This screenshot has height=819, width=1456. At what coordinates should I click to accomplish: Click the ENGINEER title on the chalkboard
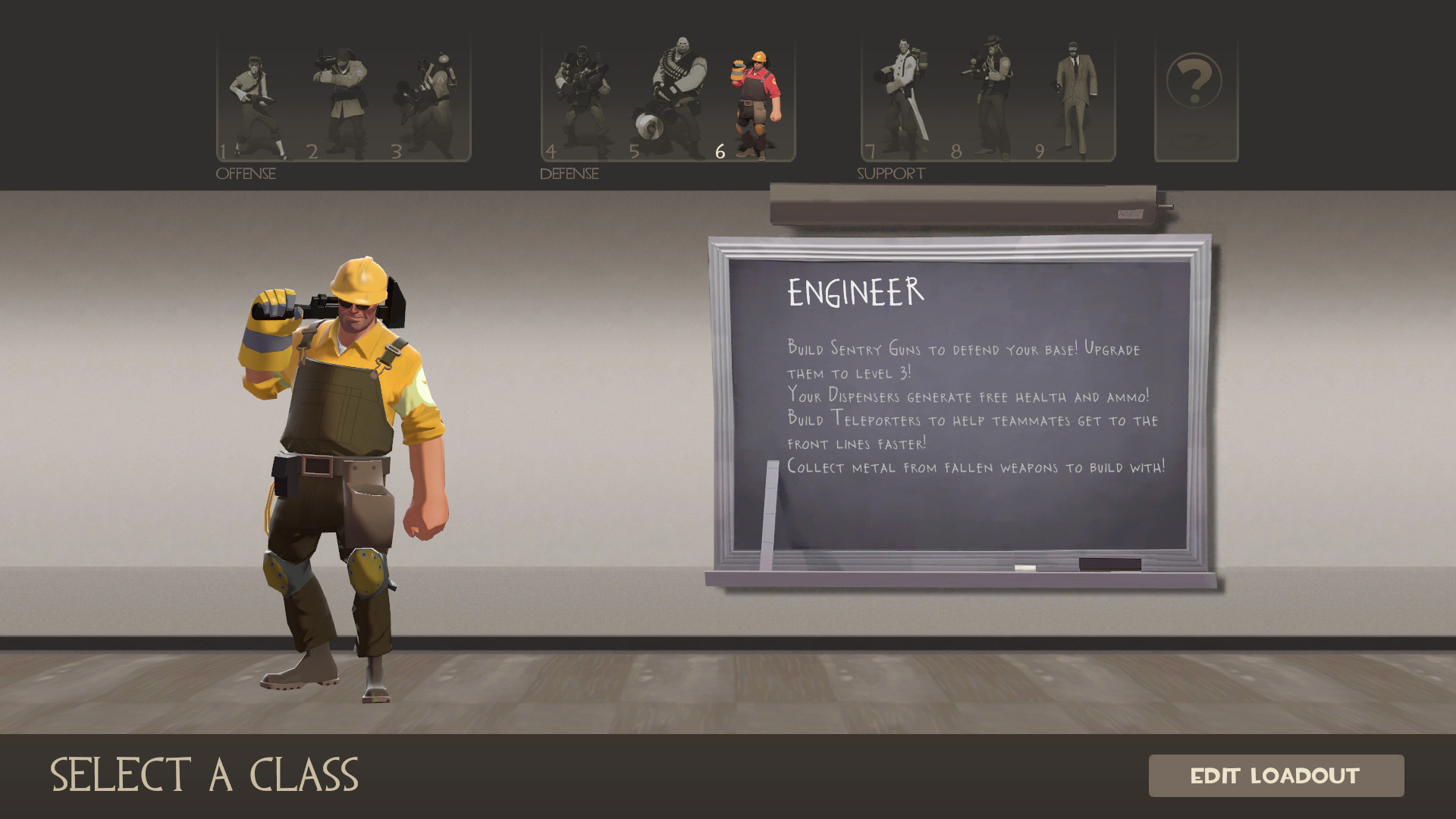854,290
